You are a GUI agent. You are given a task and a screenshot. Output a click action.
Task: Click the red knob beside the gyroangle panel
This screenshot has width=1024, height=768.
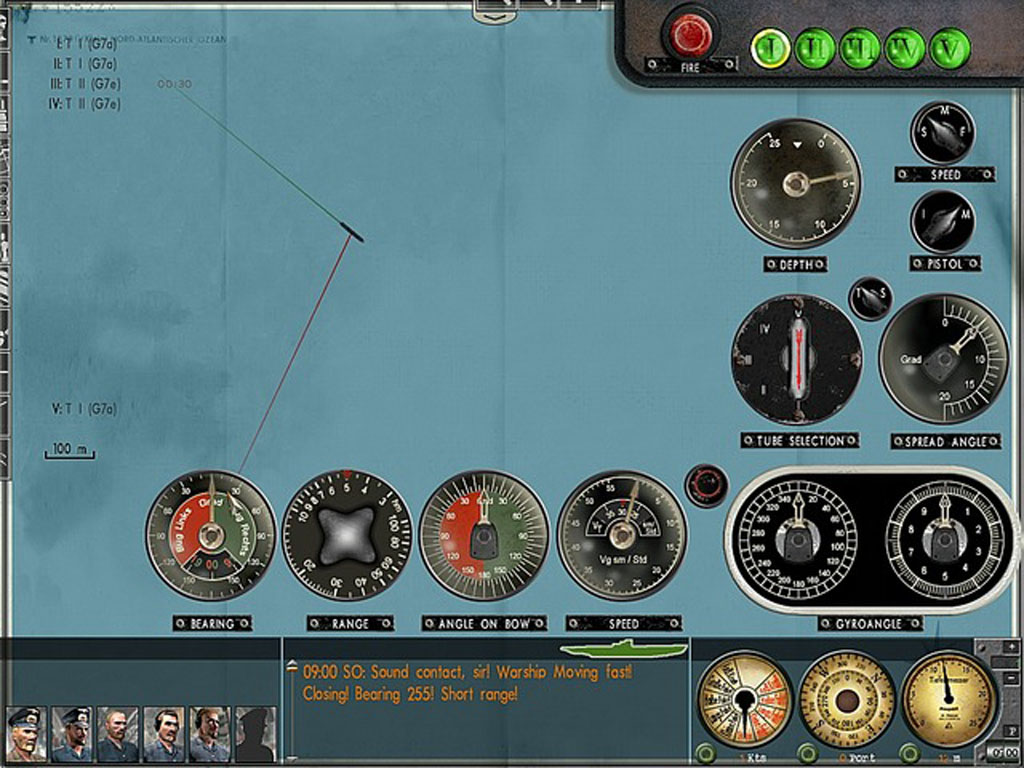pyautogui.click(x=706, y=485)
